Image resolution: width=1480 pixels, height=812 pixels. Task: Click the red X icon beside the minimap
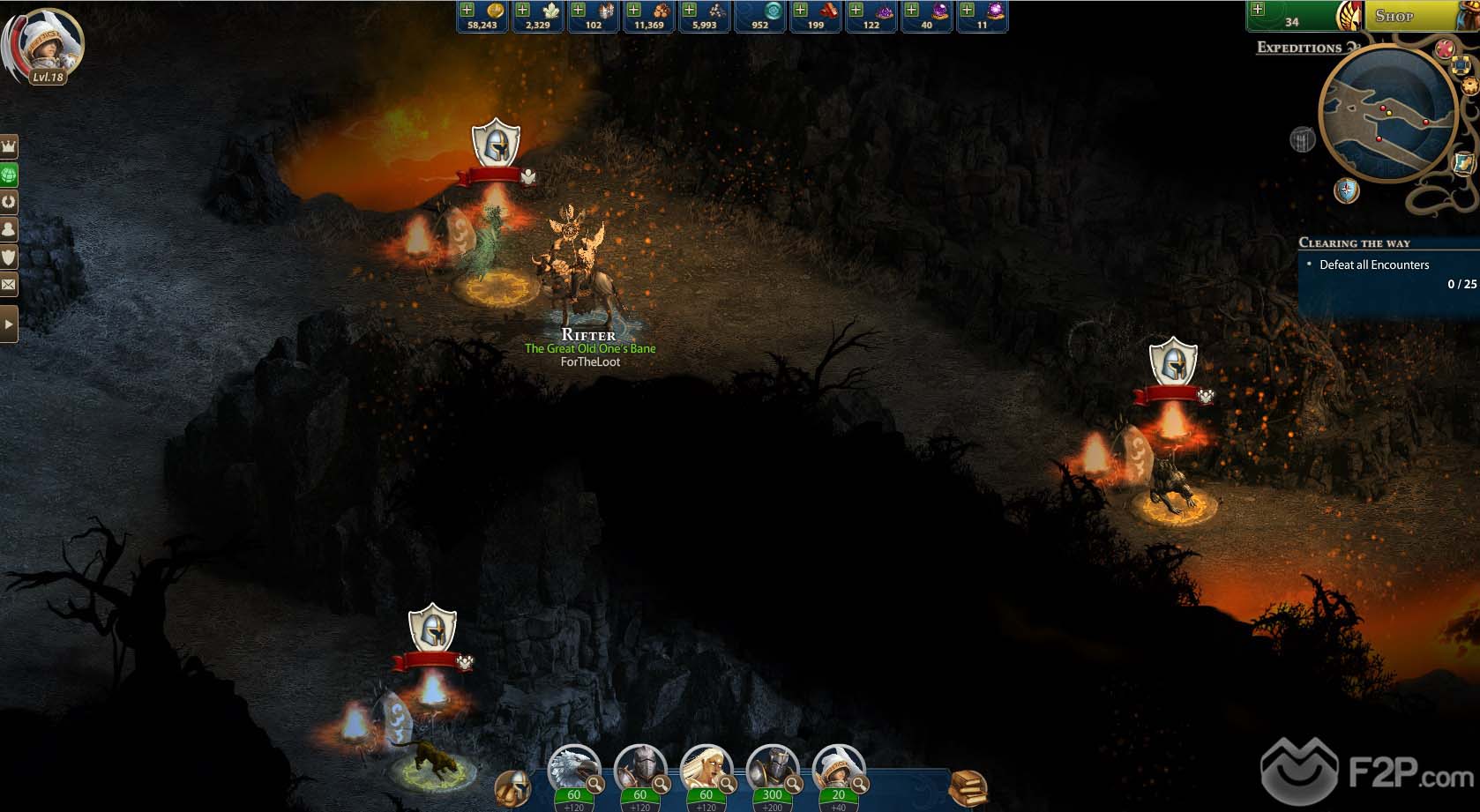pos(1444,48)
